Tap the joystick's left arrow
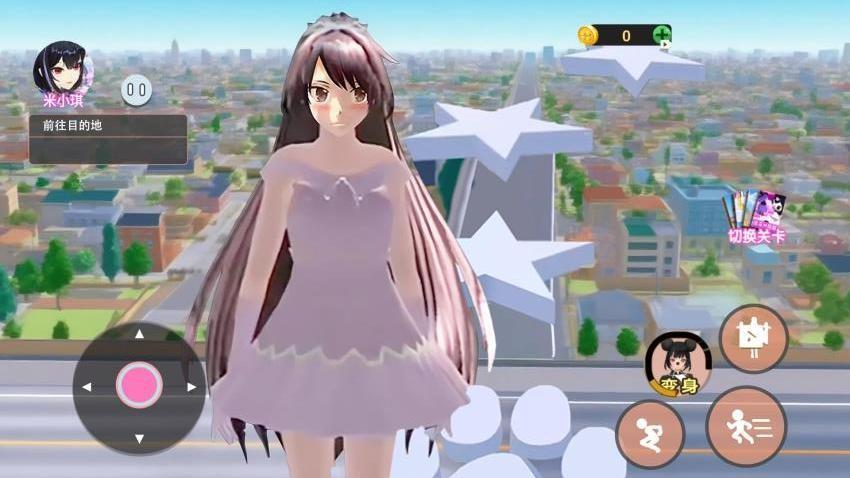Viewport: 850px width, 478px height. coord(87,386)
